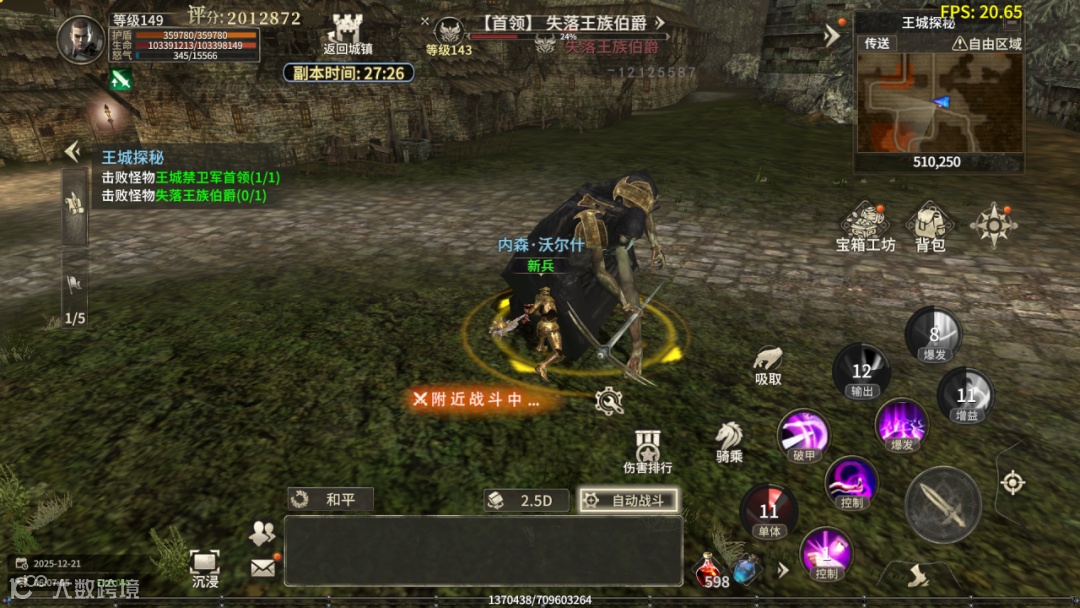This screenshot has width=1080, height=608.
Task: Open the 背包 backpack
Action: 930,225
